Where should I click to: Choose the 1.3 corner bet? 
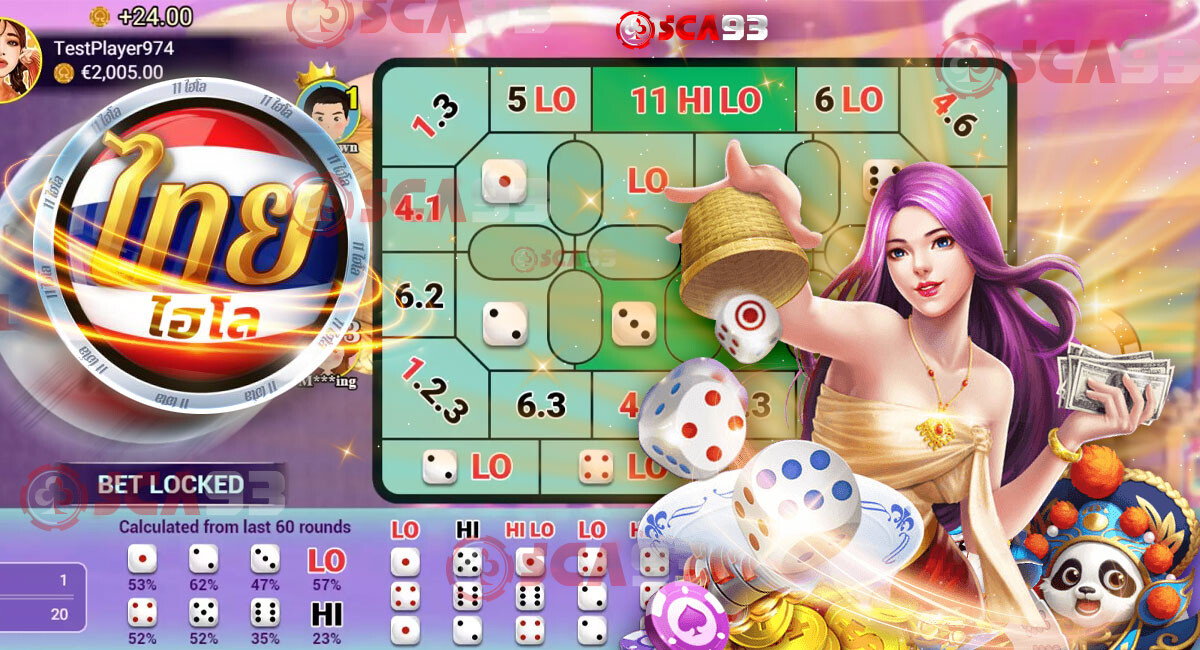434,115
